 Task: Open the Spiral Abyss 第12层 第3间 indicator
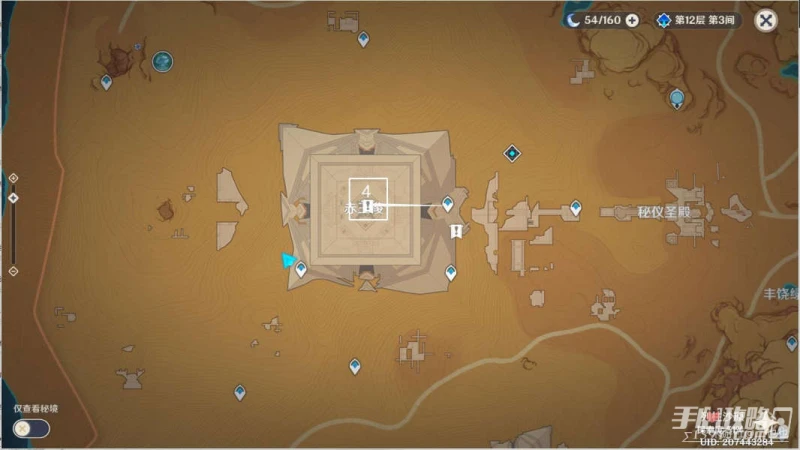[x=699, y=20]
